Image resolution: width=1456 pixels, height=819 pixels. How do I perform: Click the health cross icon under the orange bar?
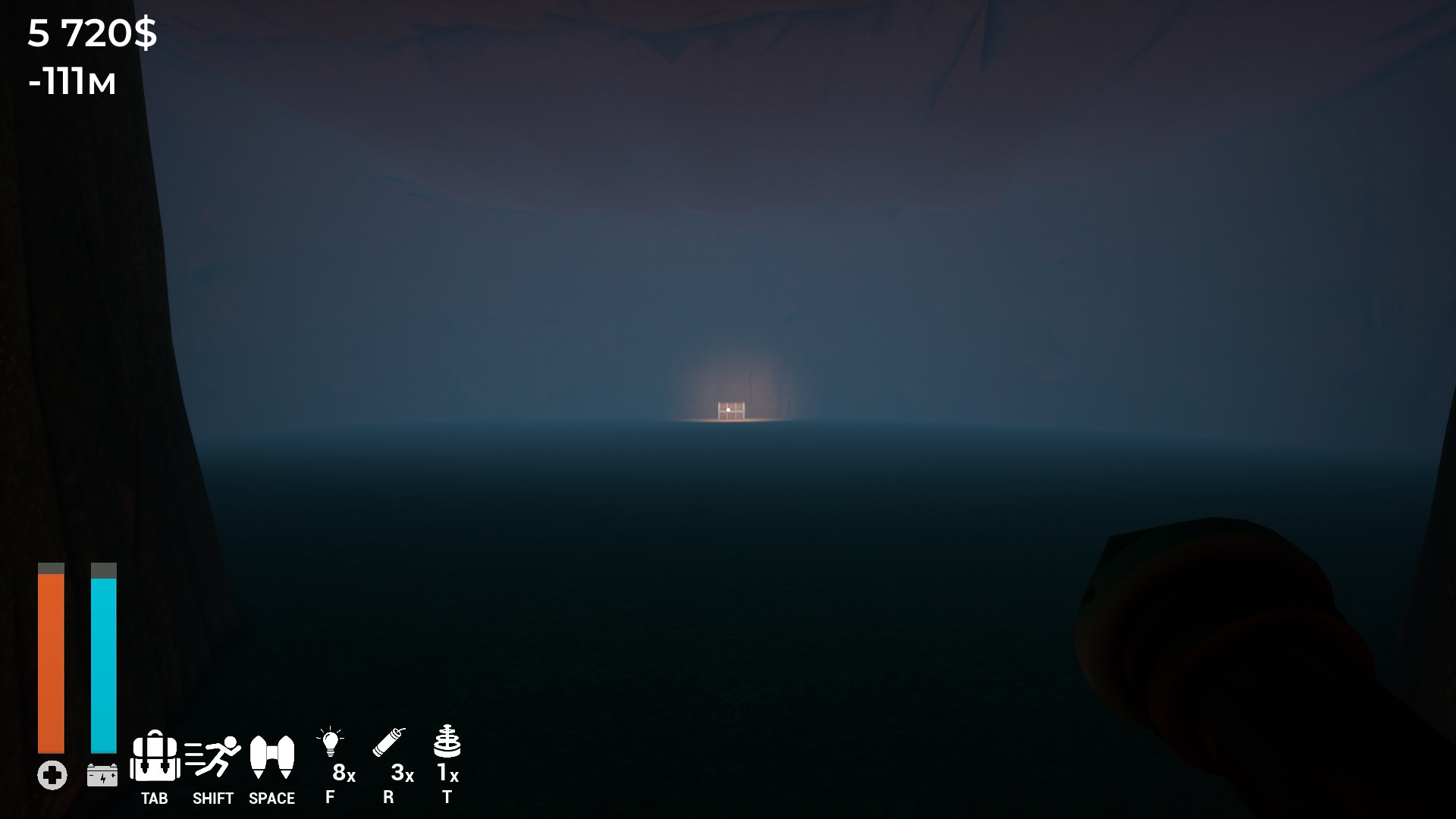50,775
